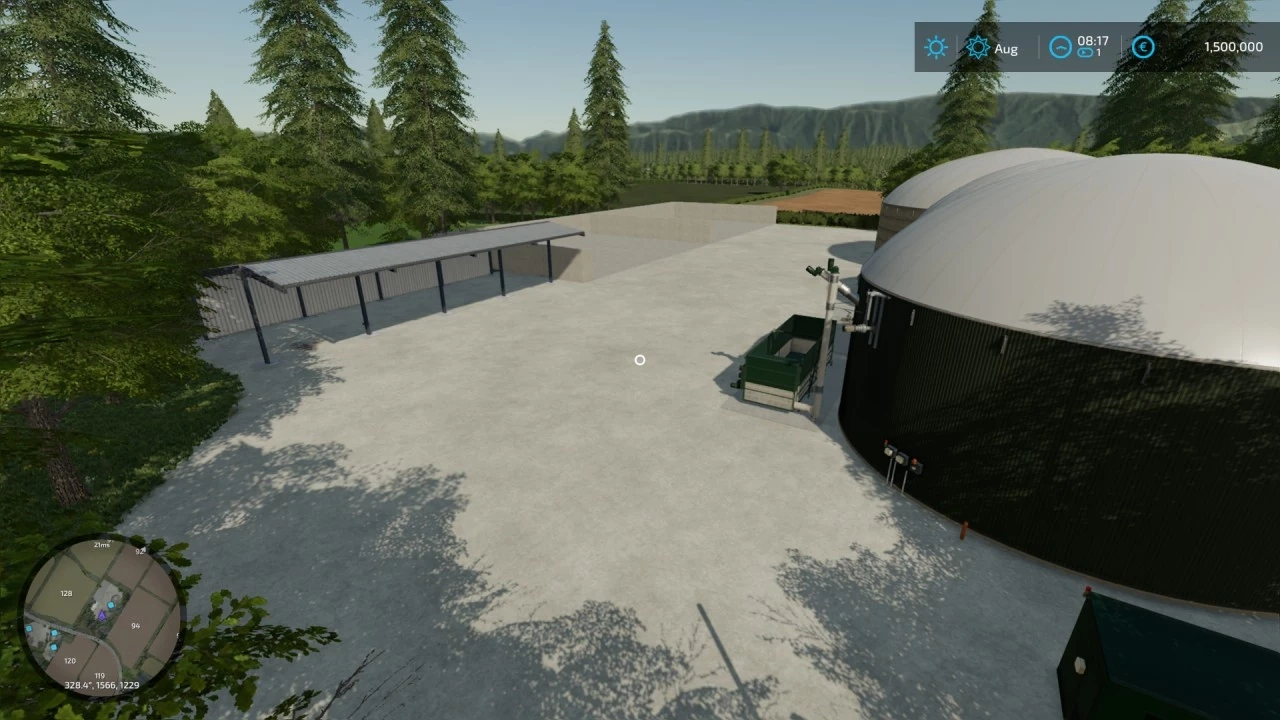Click the blue hotspot marker nearest the player arrow
The width and height of the screenshot is (1280, 720).
click(110, 605)
